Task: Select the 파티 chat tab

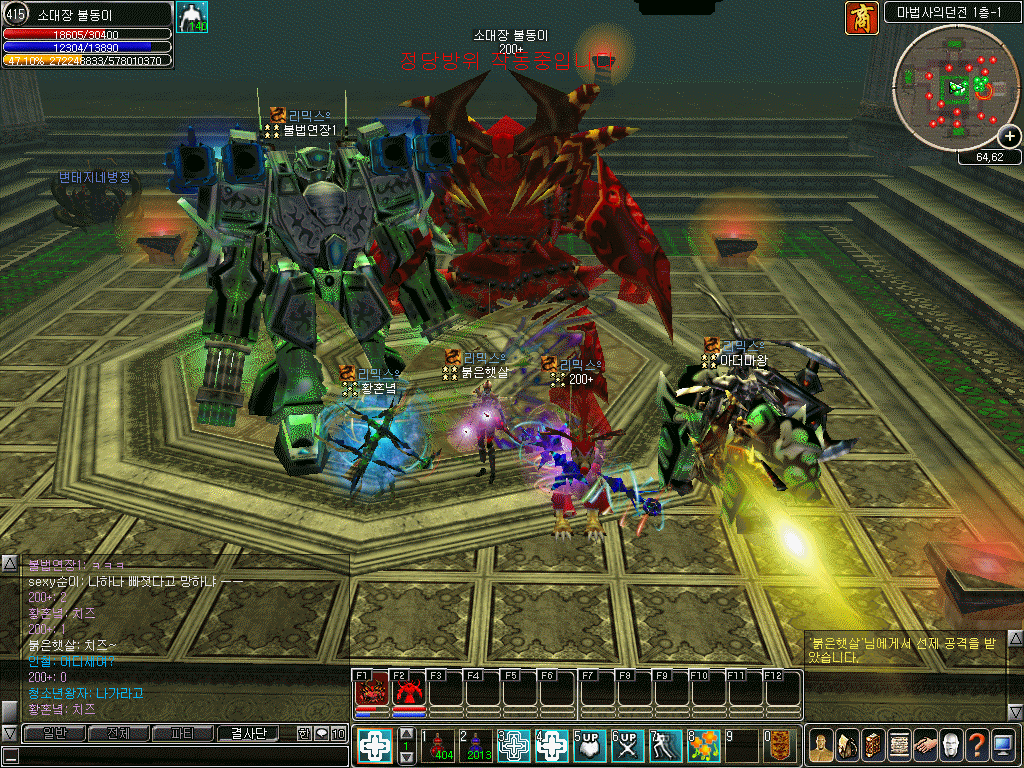Action: click(182, 733)
